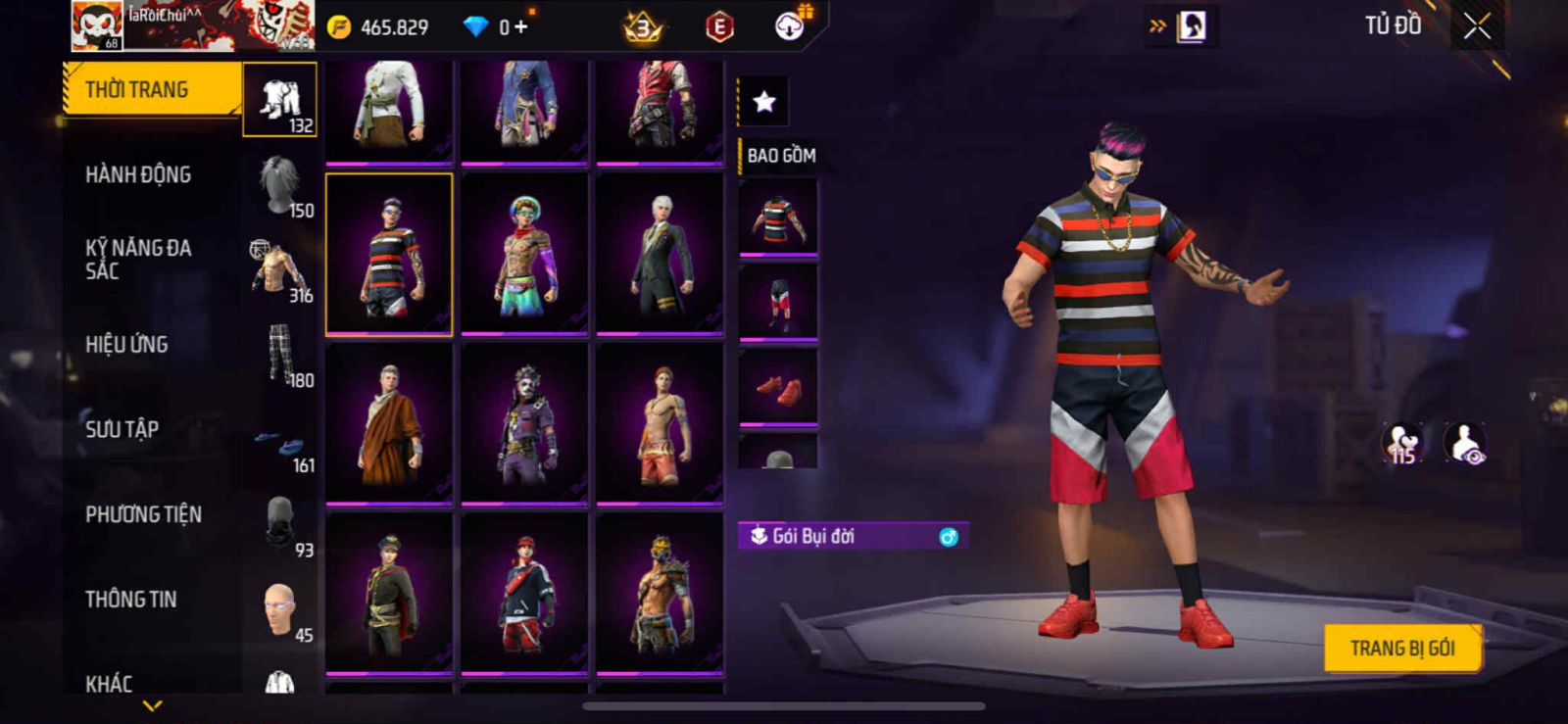Add diamonds with the plus button
Screen dimensions: 1568x724
pos(520,27)
